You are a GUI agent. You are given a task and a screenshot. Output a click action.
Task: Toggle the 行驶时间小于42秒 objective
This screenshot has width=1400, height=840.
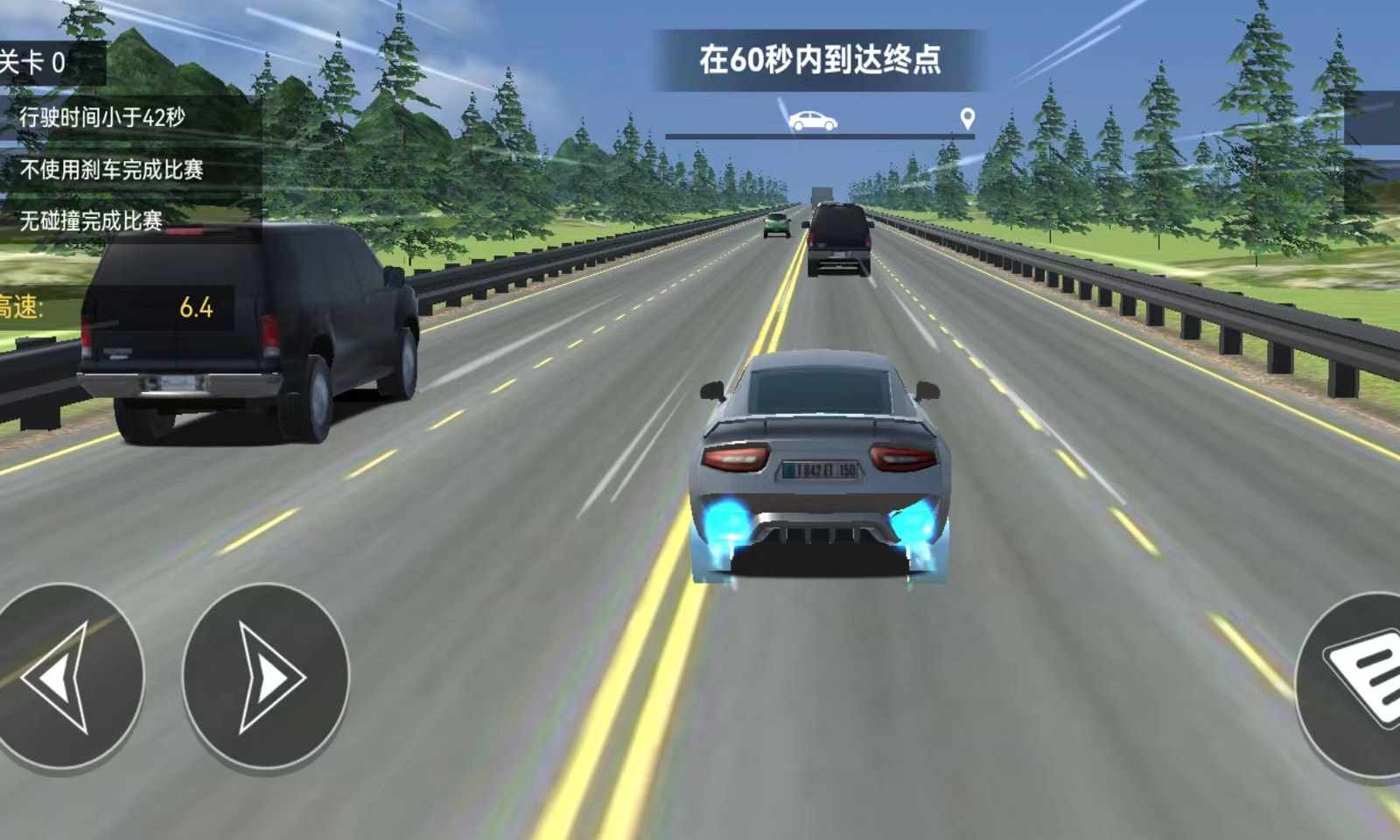(103, 115)
